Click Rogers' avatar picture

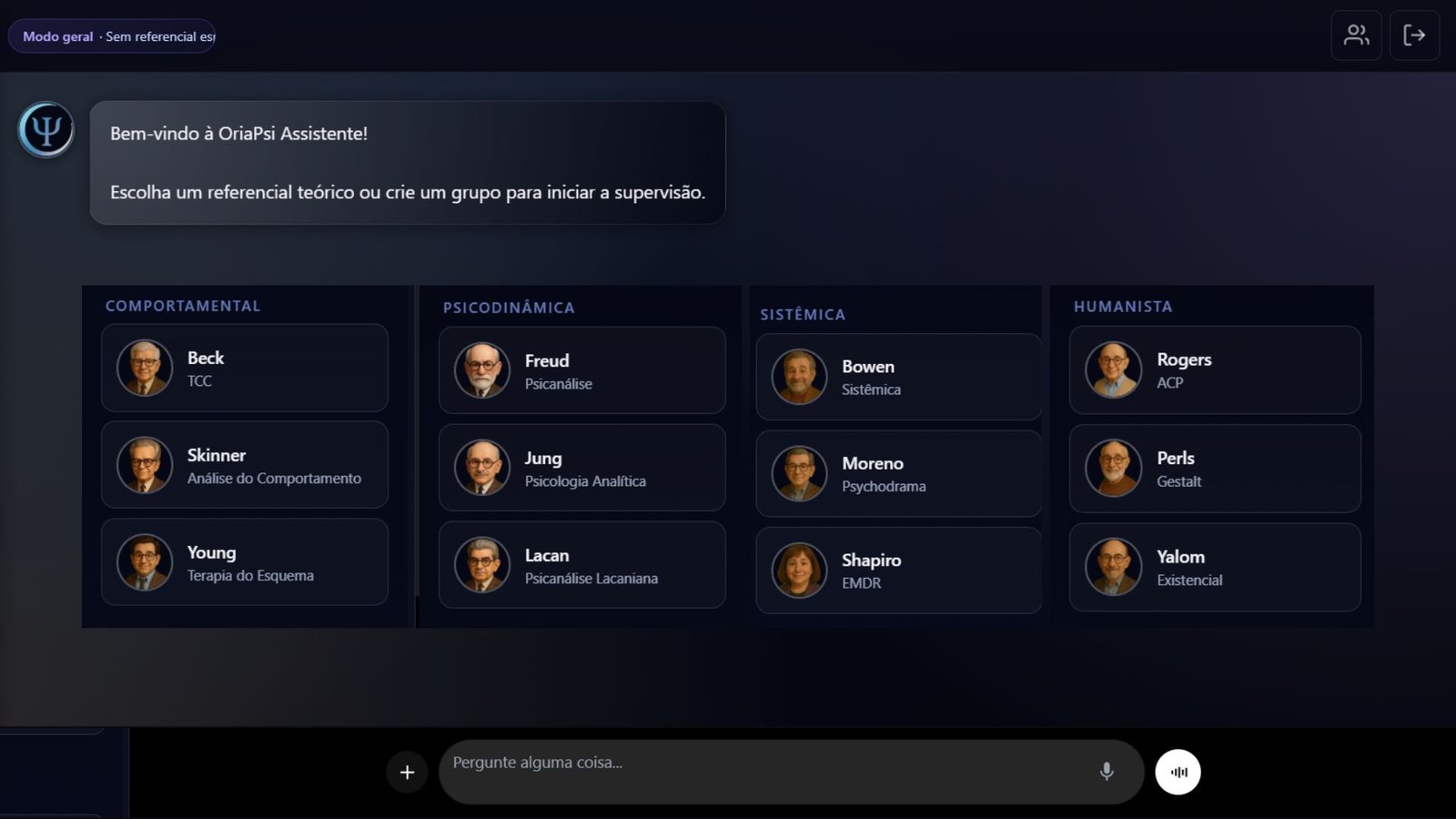(1111, 370)
